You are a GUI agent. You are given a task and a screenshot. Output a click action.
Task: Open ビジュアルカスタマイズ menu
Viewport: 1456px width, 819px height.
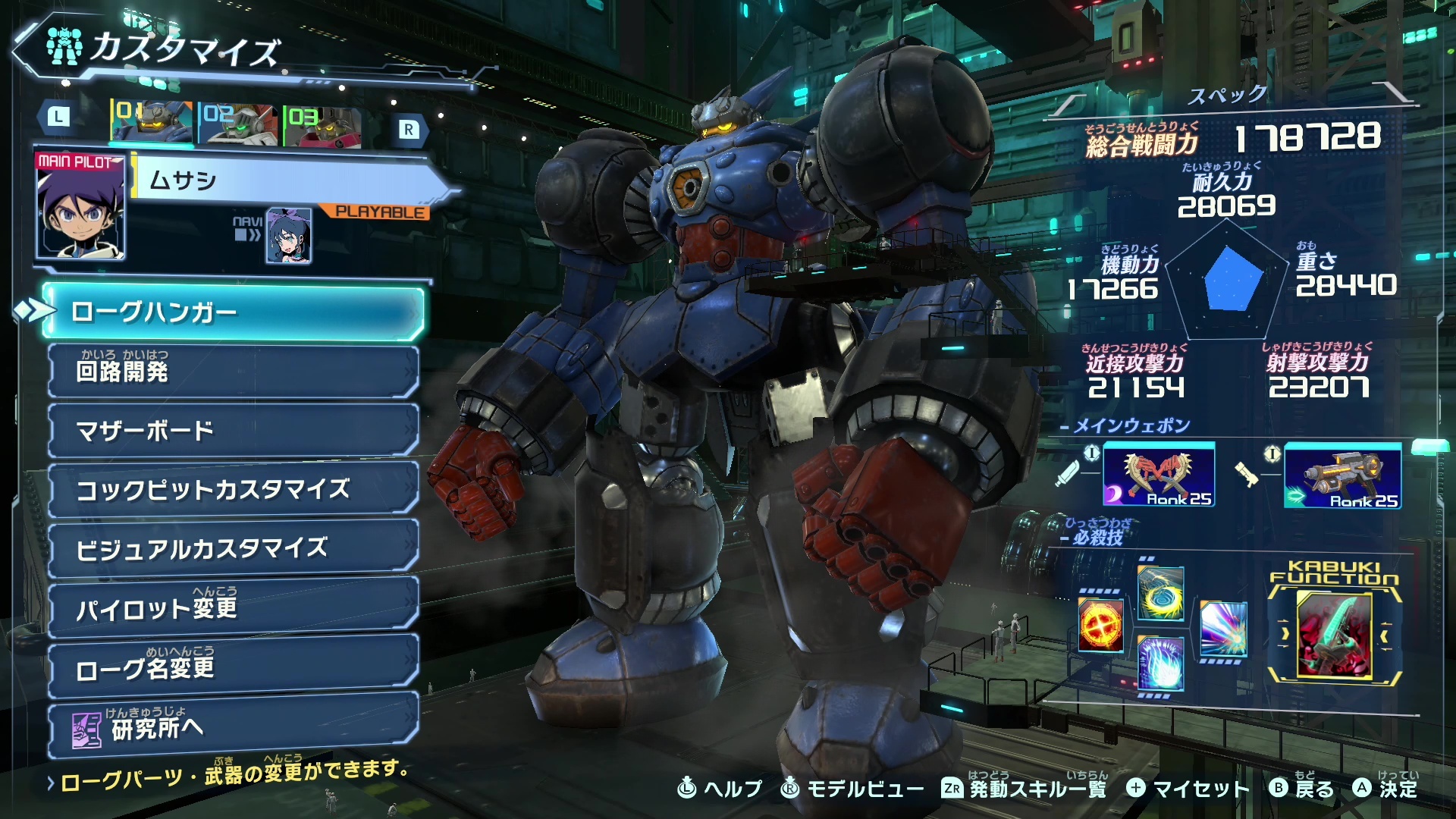pyautogui.click(x=234, y=548)
